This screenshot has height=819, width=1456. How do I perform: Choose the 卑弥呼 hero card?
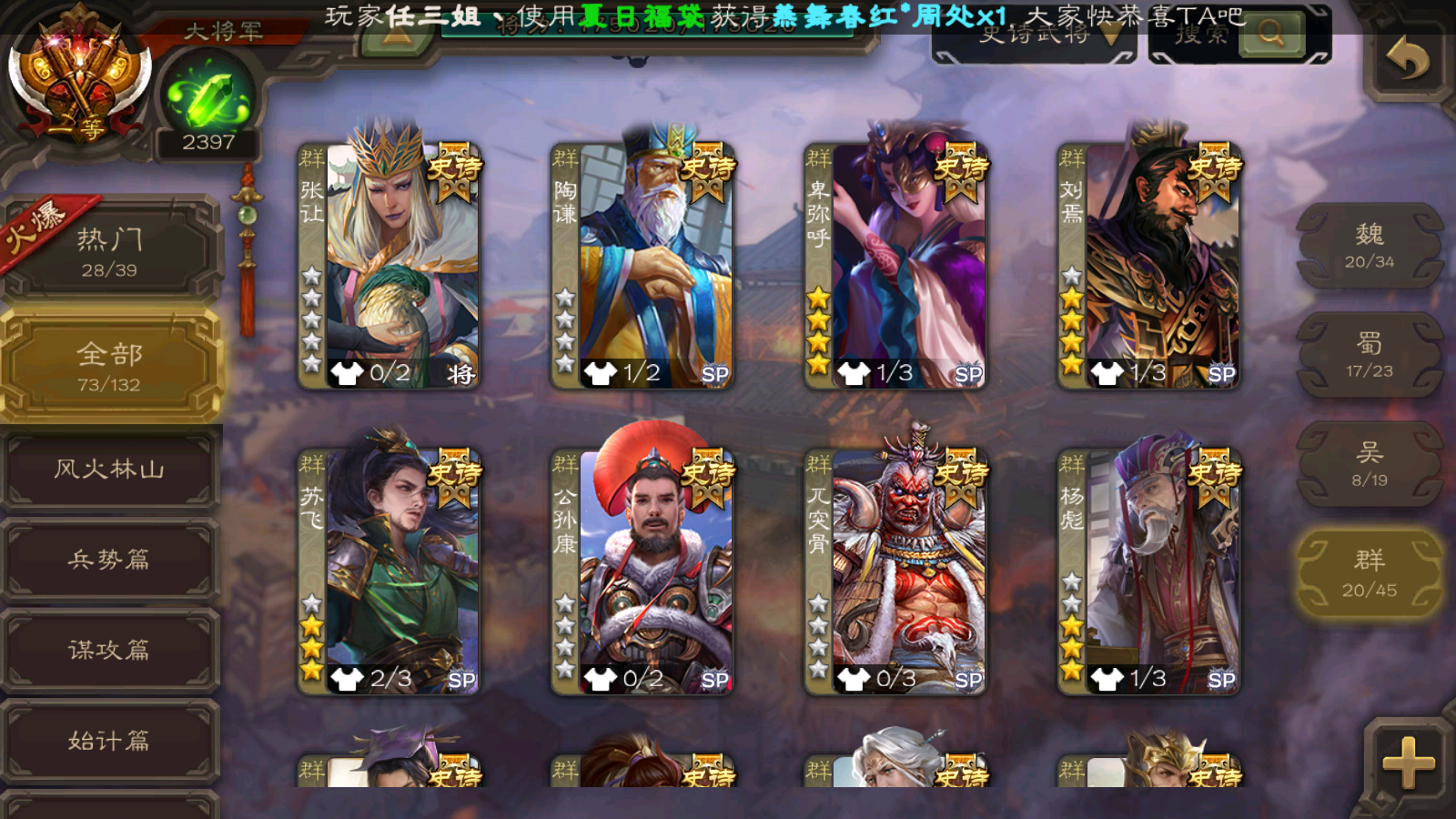(x=895, y=266)
